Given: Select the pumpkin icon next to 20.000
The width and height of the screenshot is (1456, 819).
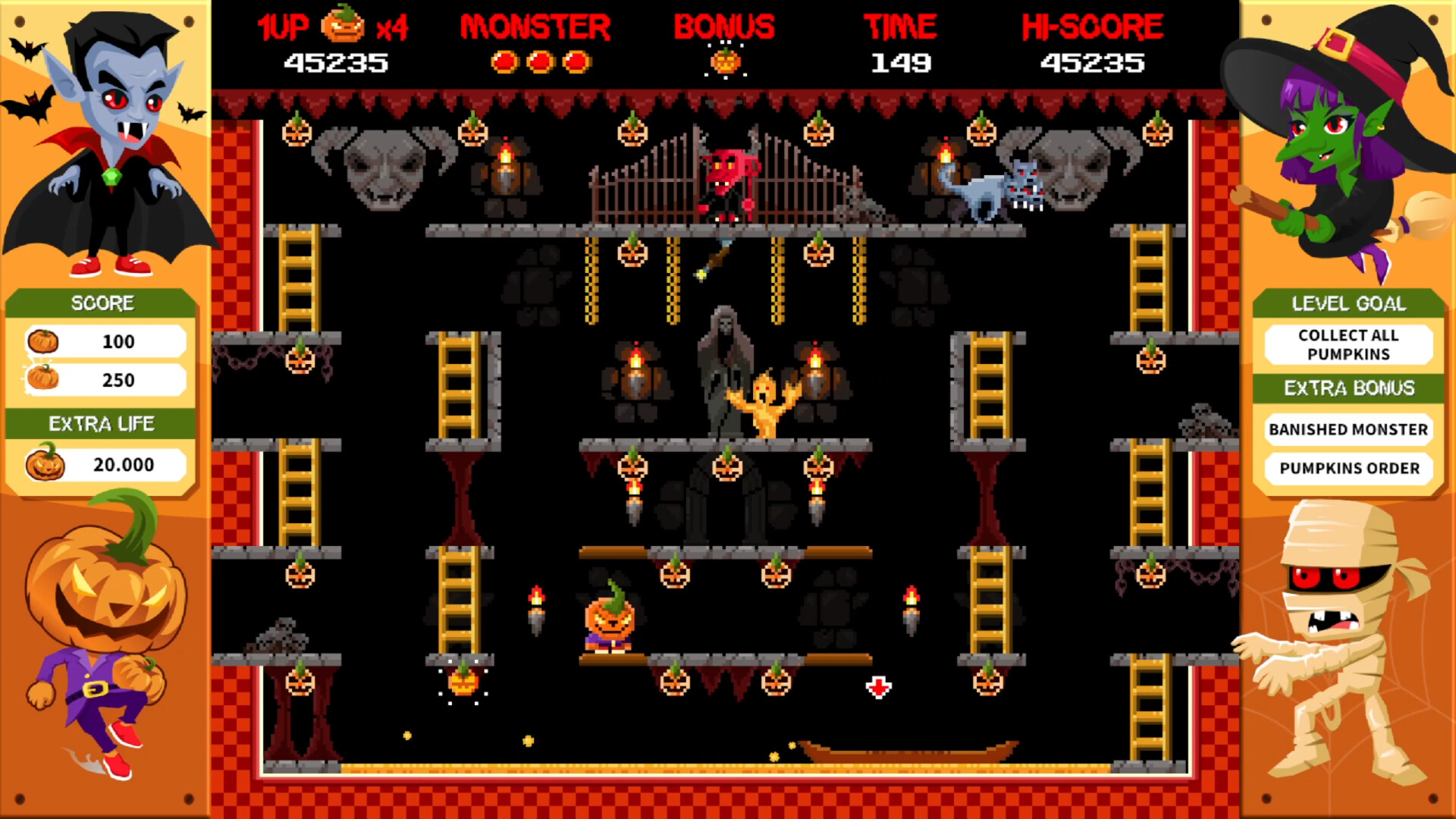Looking at the screenshot, I should click(45, 465).
